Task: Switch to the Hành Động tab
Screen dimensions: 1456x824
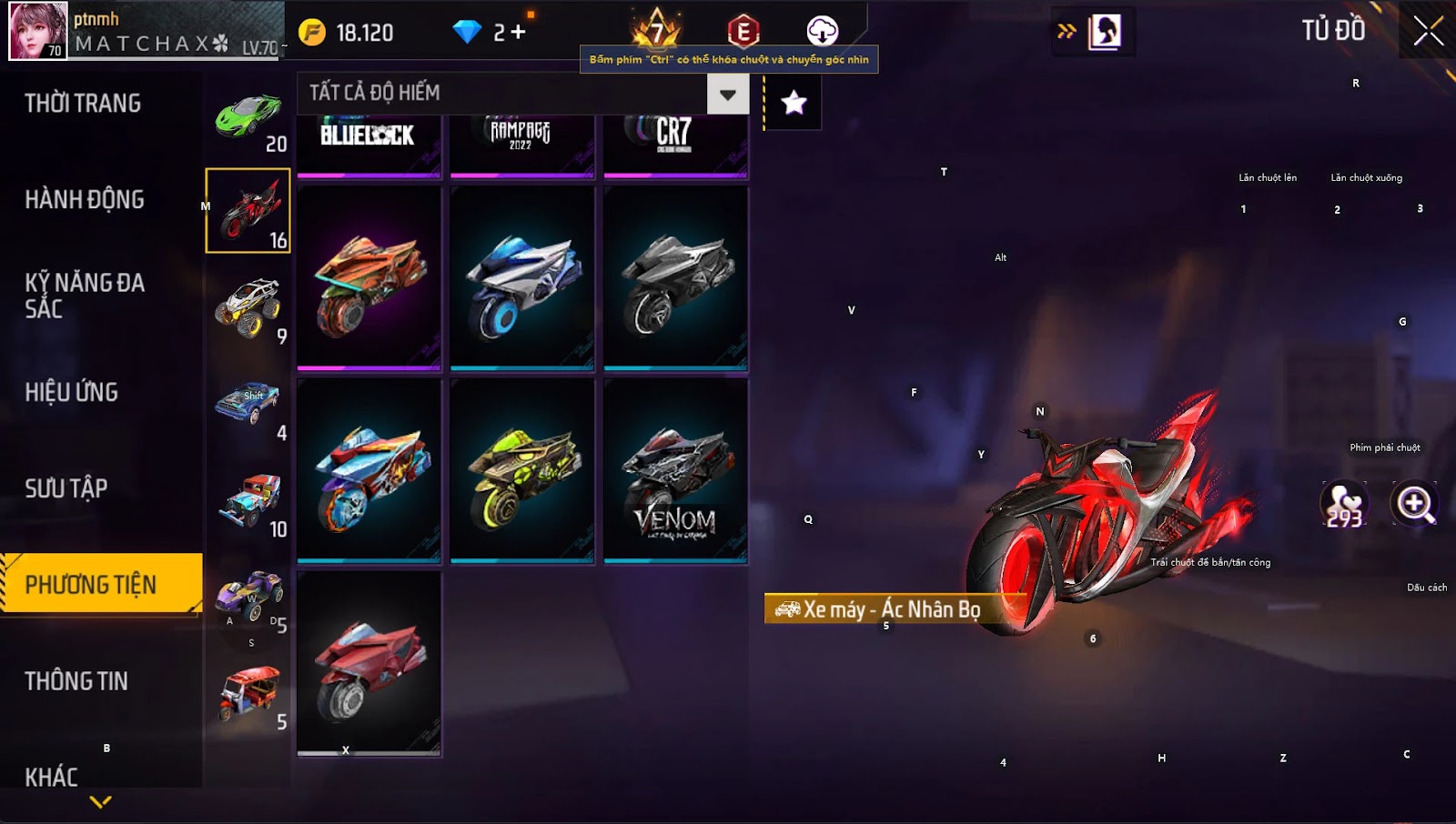Action: point(85,200)
